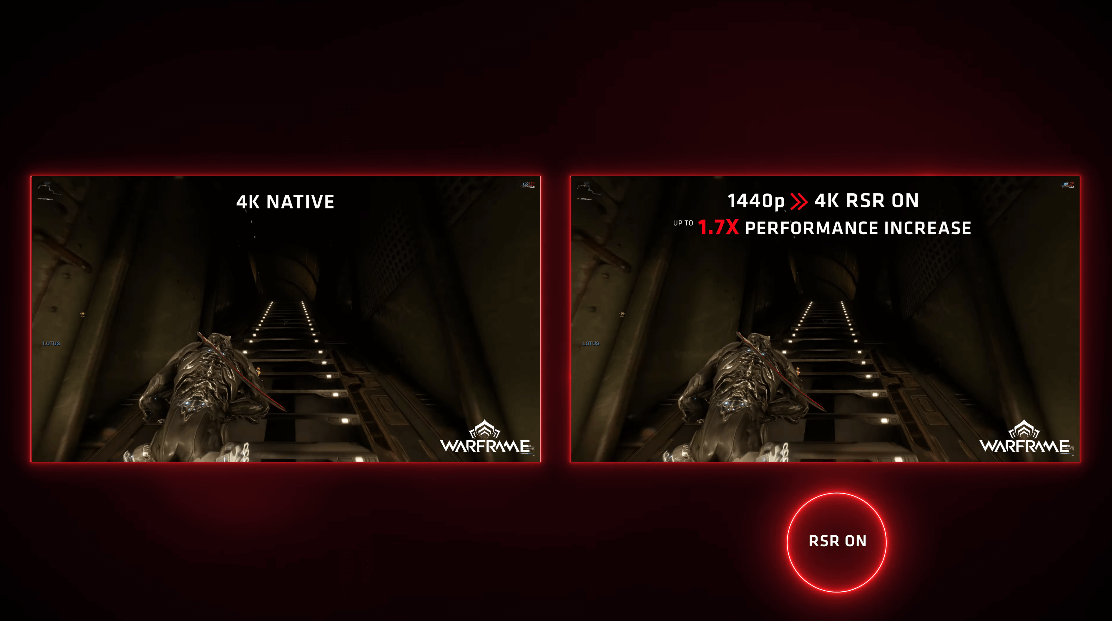
Task: Select the 1440p to 4K RSR panel
Action: point(825,319)
